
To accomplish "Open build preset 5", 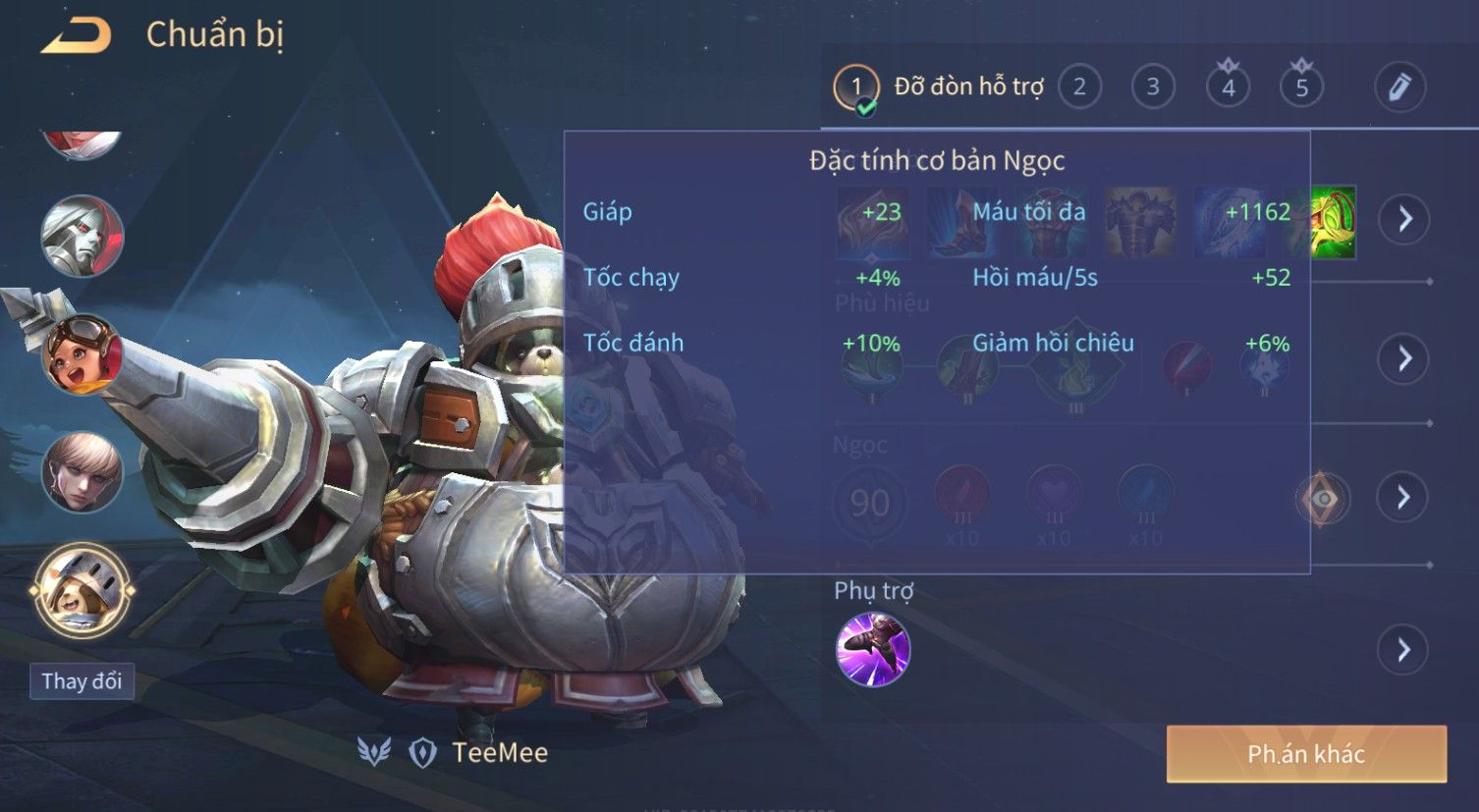I will [x=1301, y=87].
